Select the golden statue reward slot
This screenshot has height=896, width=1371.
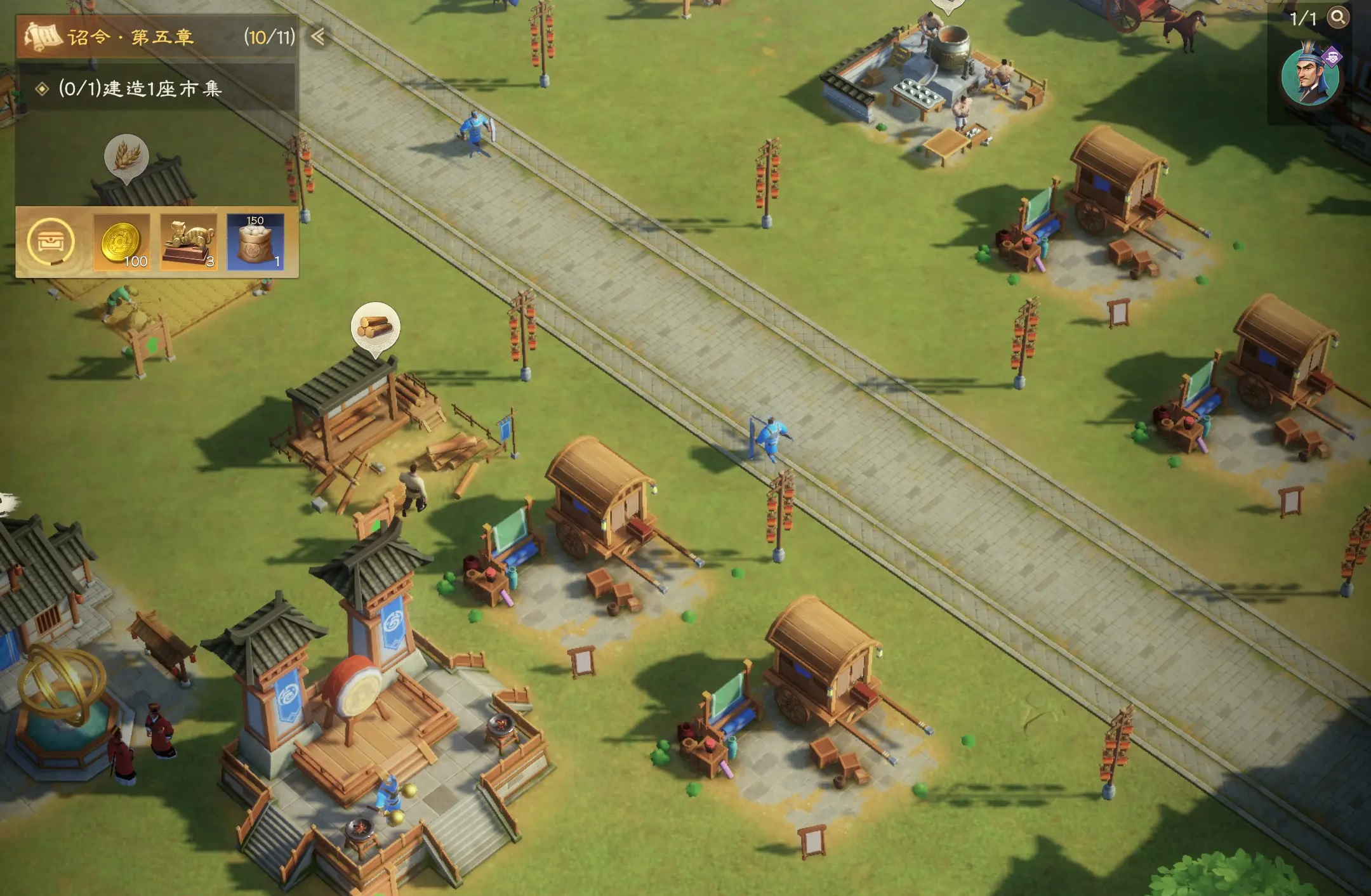point(189,242)
